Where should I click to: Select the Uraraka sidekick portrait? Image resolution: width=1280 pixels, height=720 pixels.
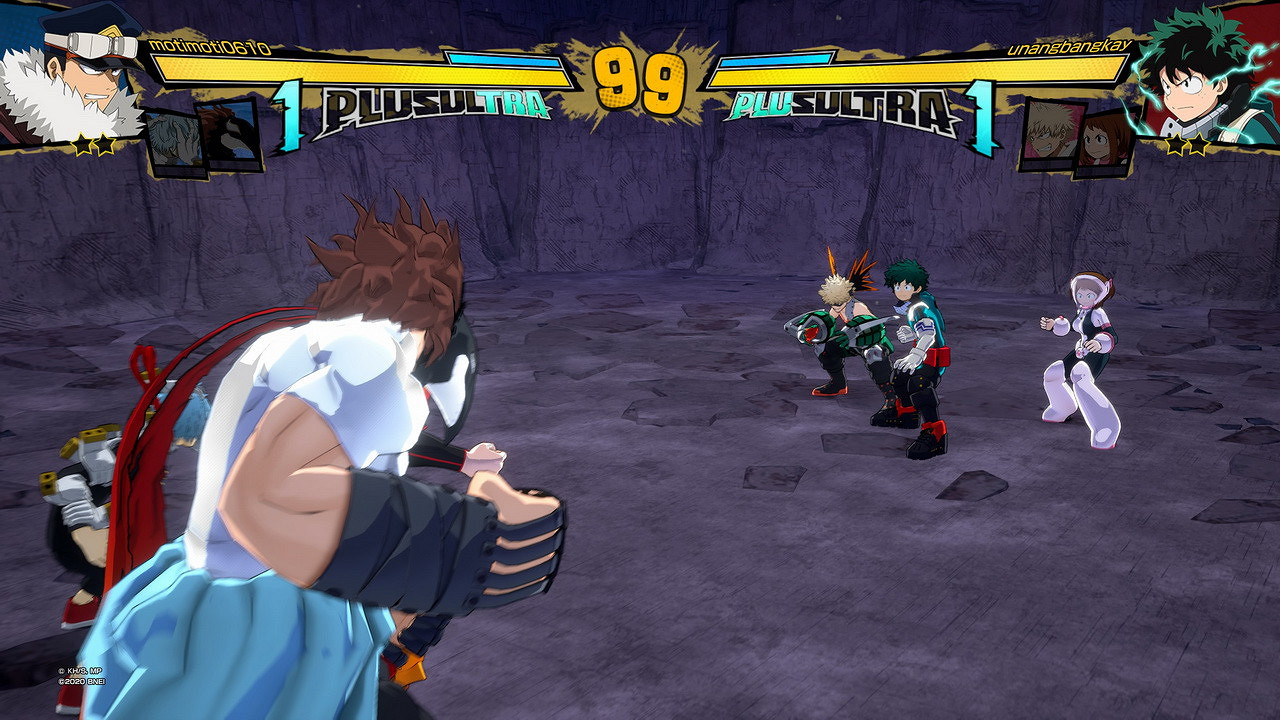(1105, 145)
